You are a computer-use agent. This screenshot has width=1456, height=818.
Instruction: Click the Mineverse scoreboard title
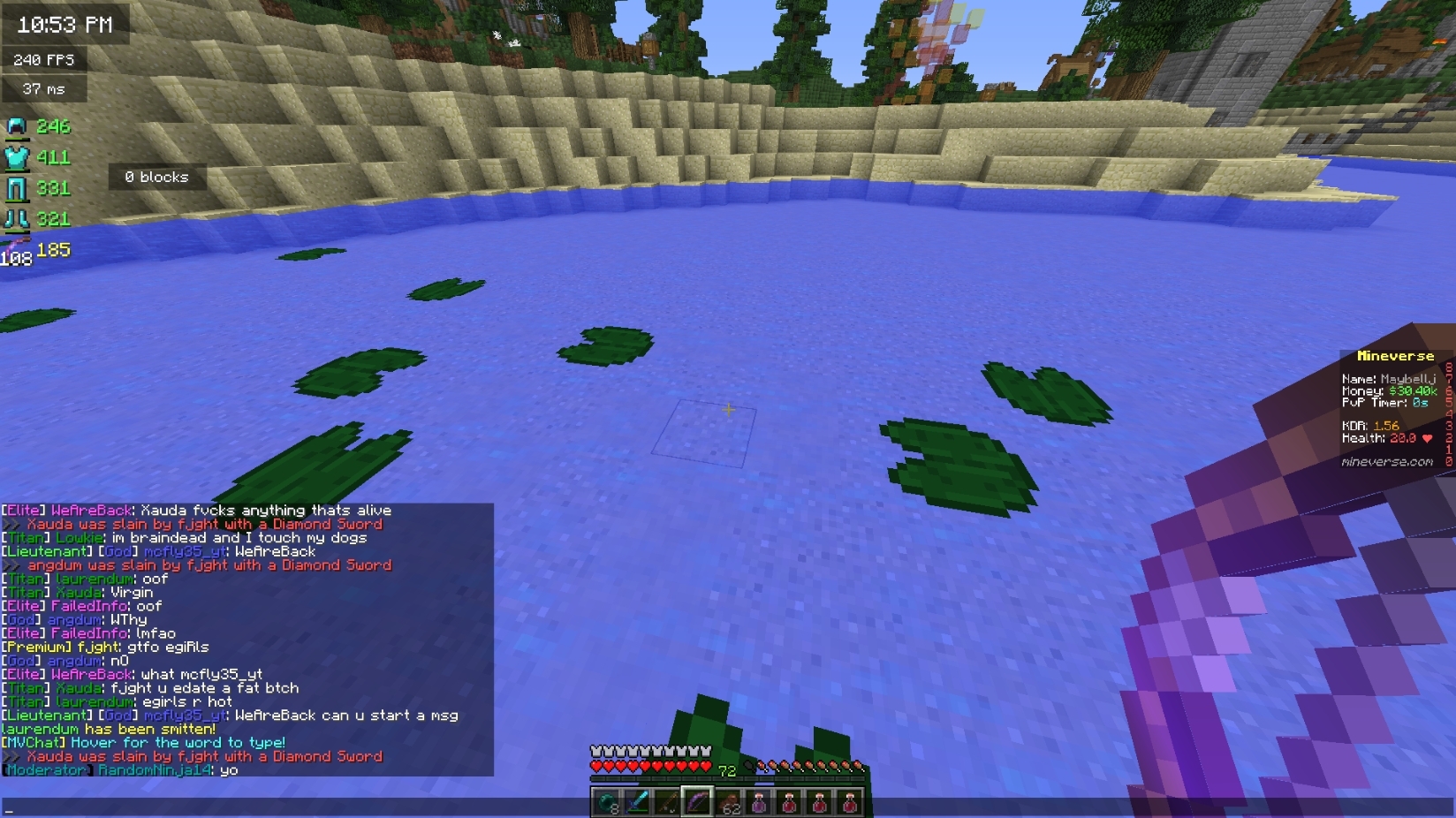pyautogui.click(x=1396, y=356)
